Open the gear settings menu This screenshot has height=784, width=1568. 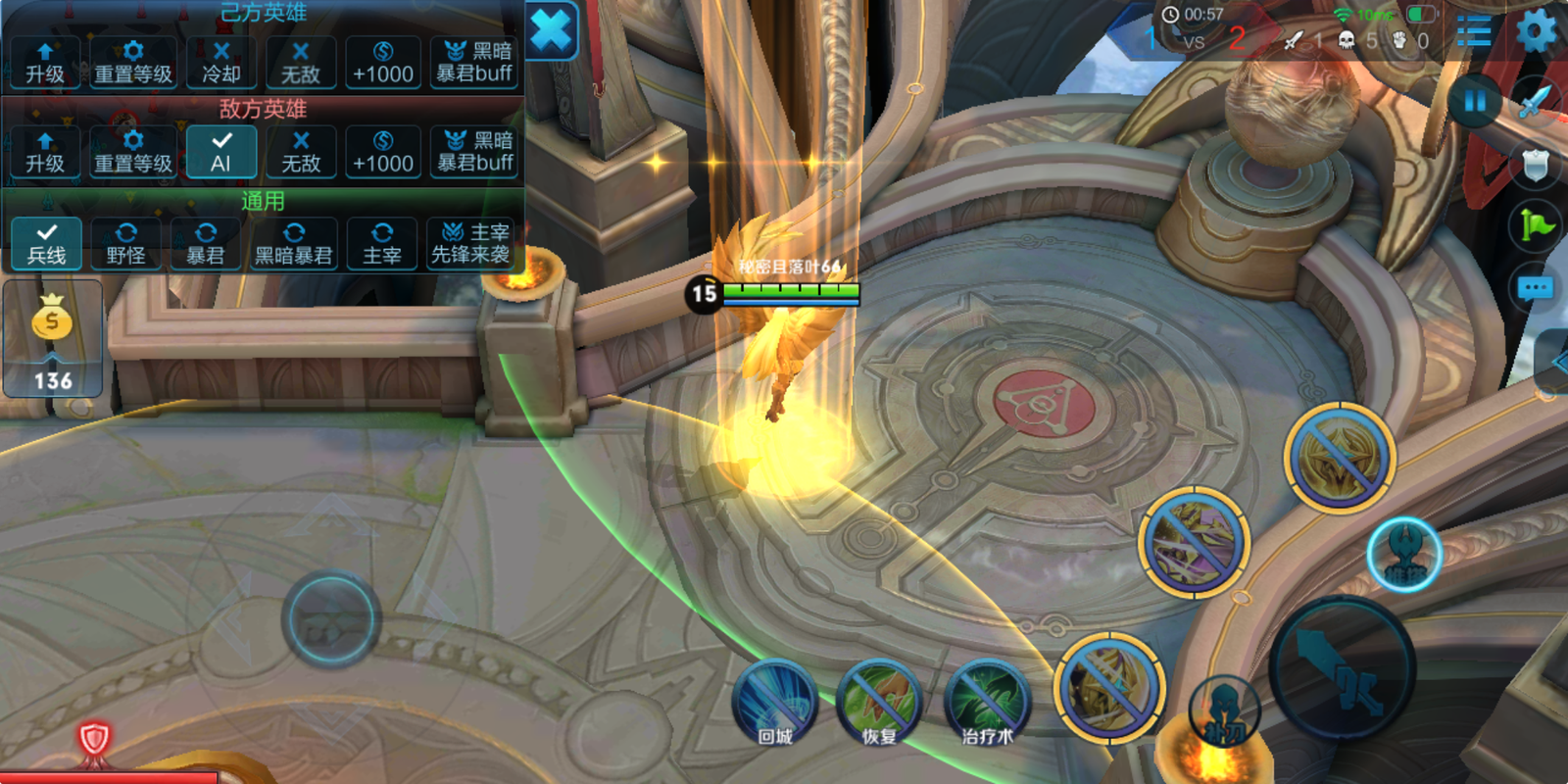click(1536, 31)
